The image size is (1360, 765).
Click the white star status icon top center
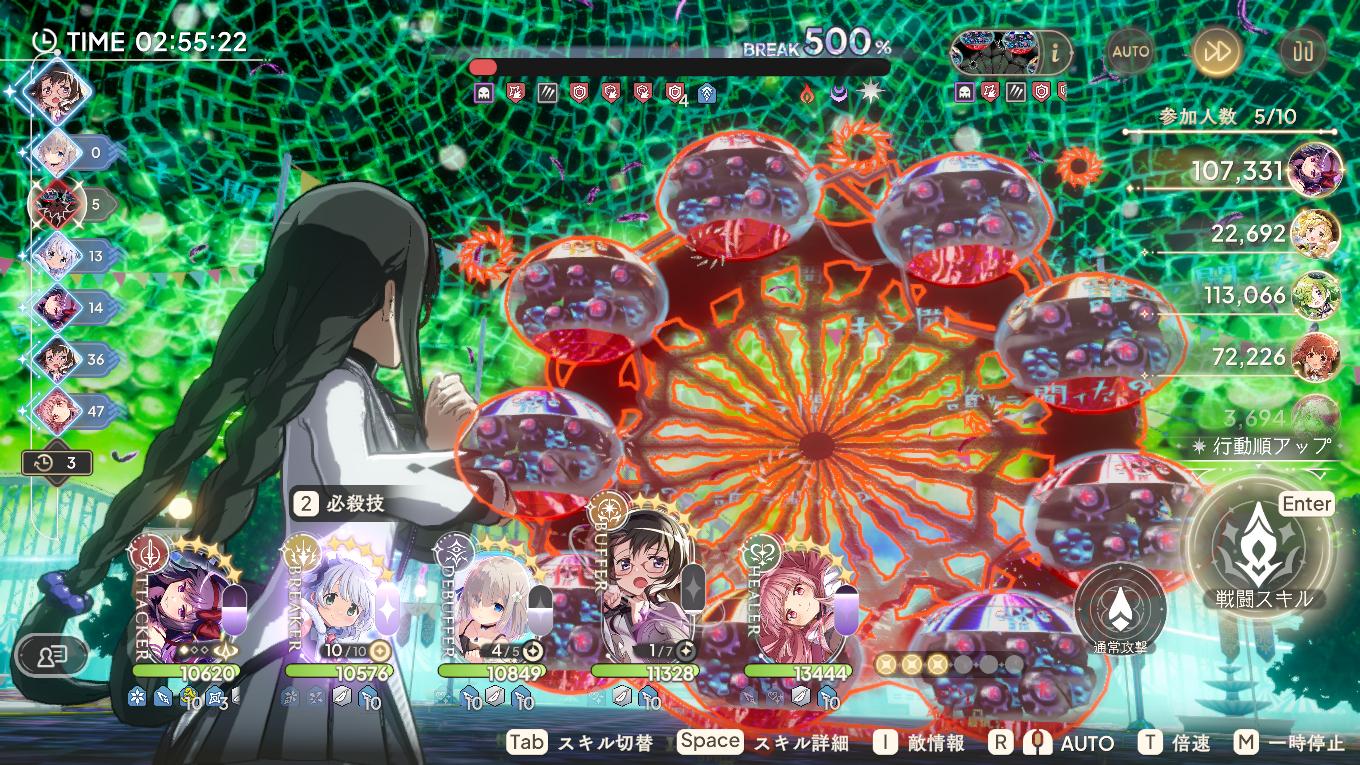(x=870, y=91)
